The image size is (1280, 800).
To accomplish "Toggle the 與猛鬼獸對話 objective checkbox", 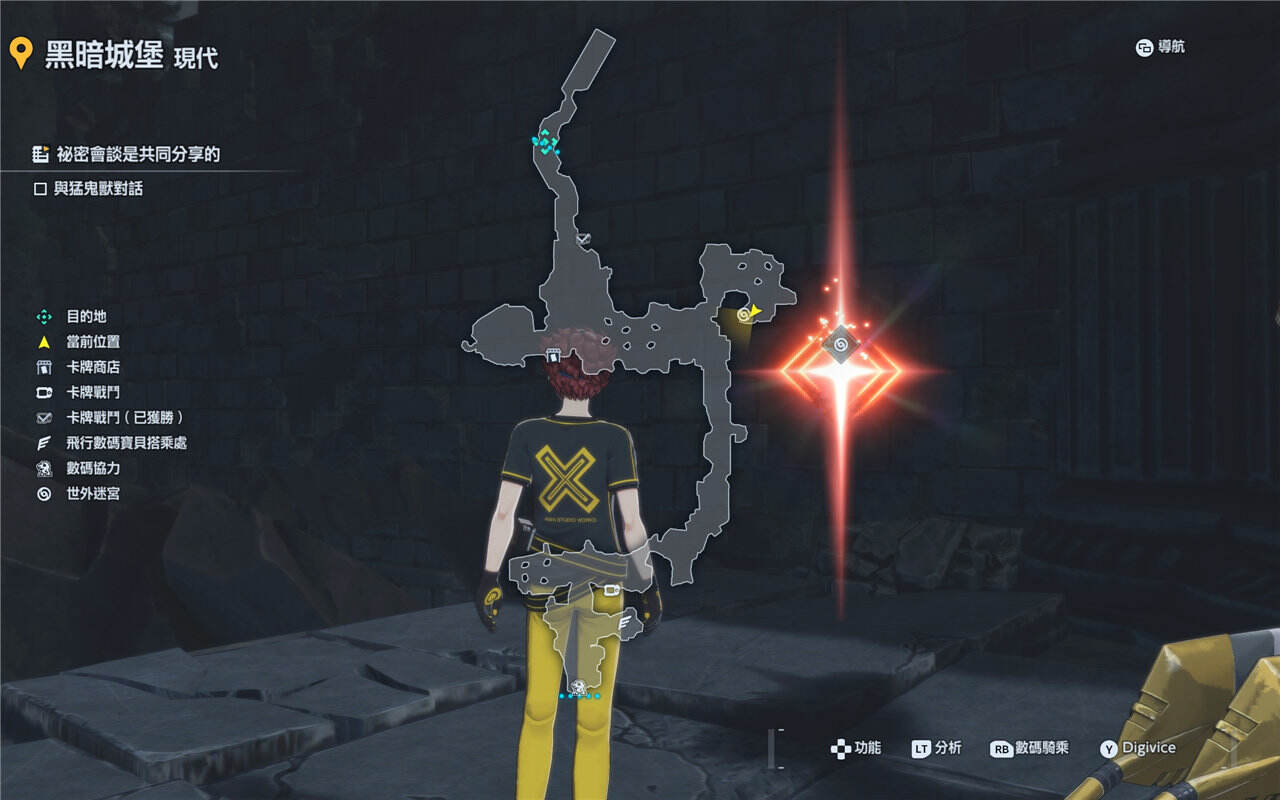I will 41,188.
